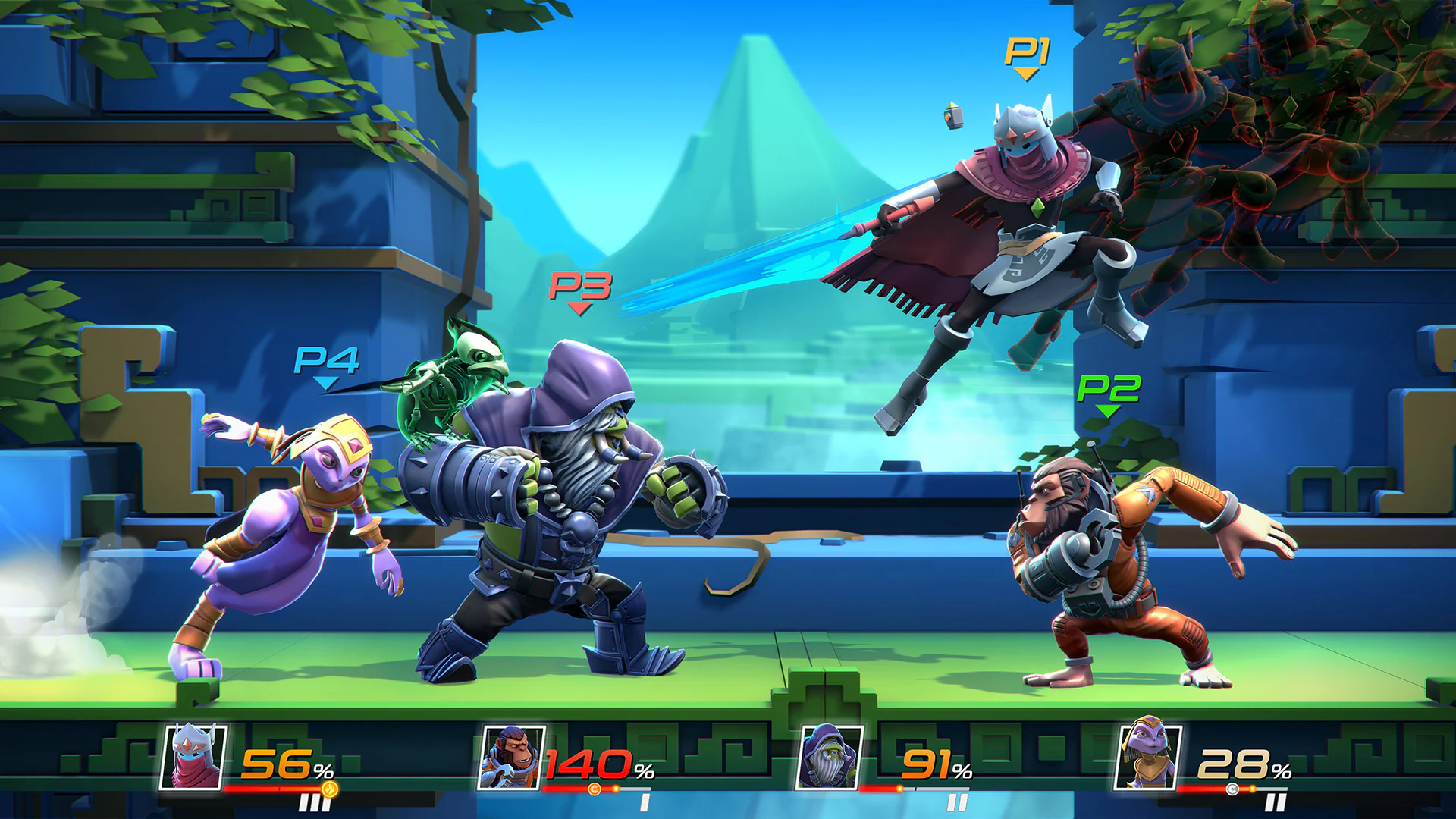This screenshot has height=819, width=1456.
Task: Click the downward arrow under the P1 label
Action: [1025, 75]
